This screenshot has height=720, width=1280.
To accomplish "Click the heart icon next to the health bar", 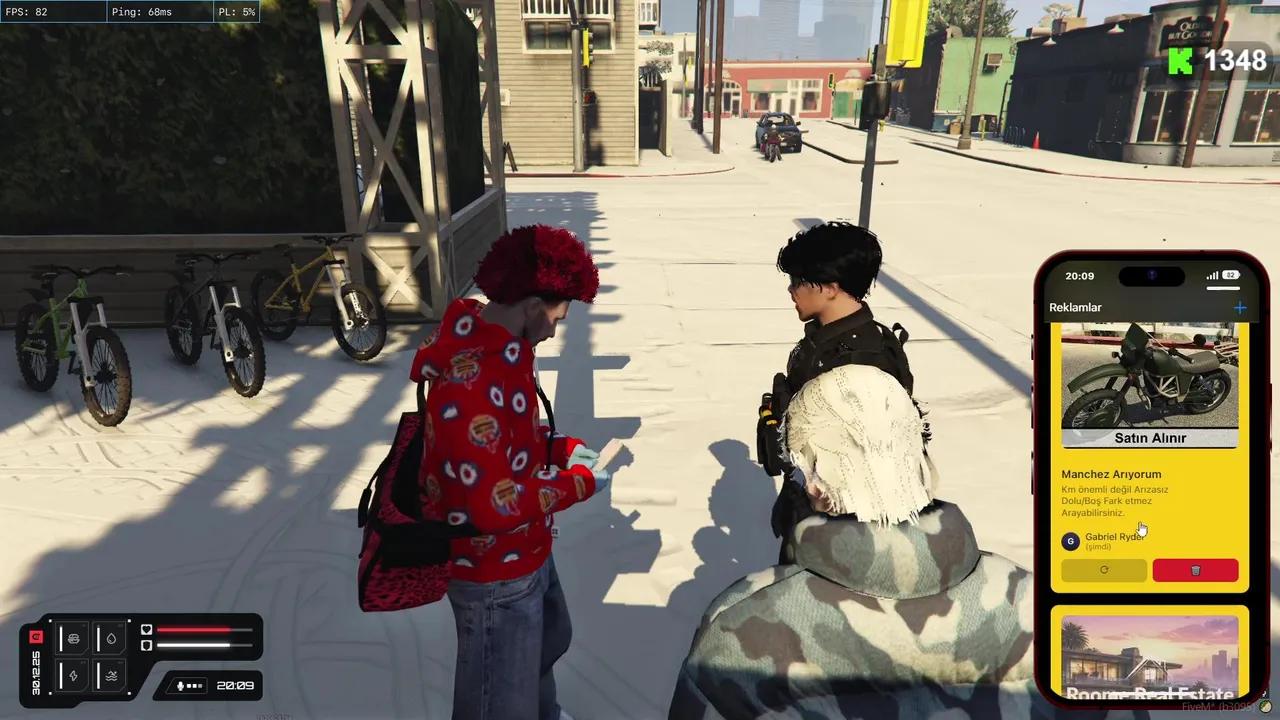I will (x=147, y=629).
